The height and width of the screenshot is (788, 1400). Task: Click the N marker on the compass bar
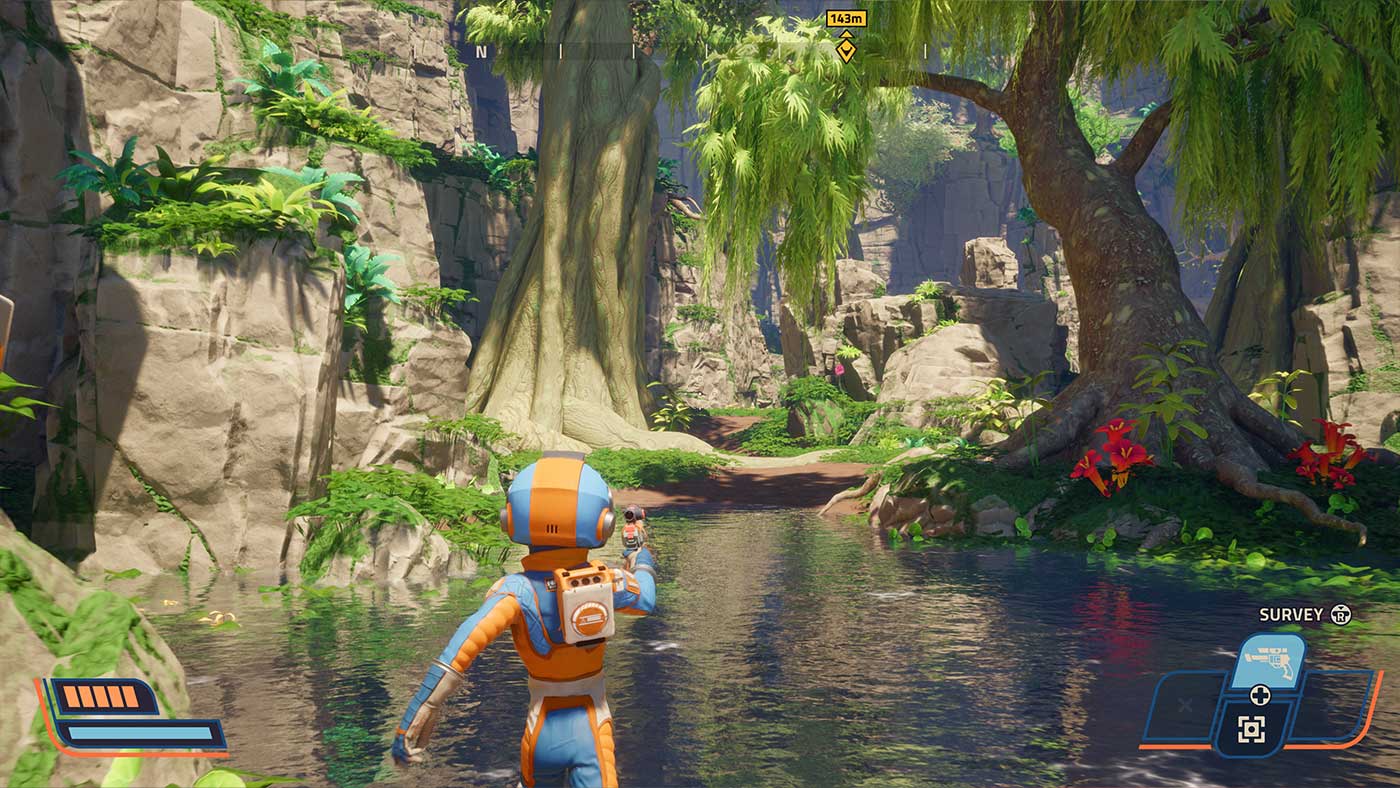(x=482, y=51)
